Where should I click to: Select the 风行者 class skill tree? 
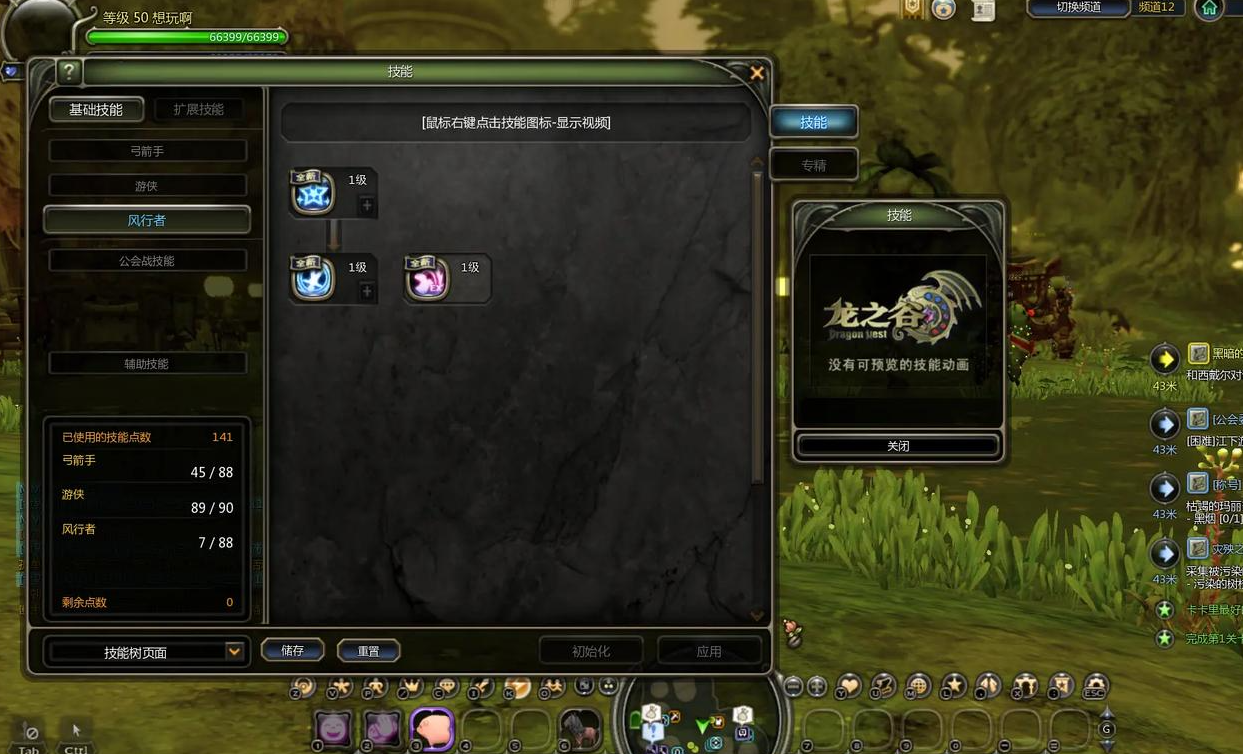(147, 220)
